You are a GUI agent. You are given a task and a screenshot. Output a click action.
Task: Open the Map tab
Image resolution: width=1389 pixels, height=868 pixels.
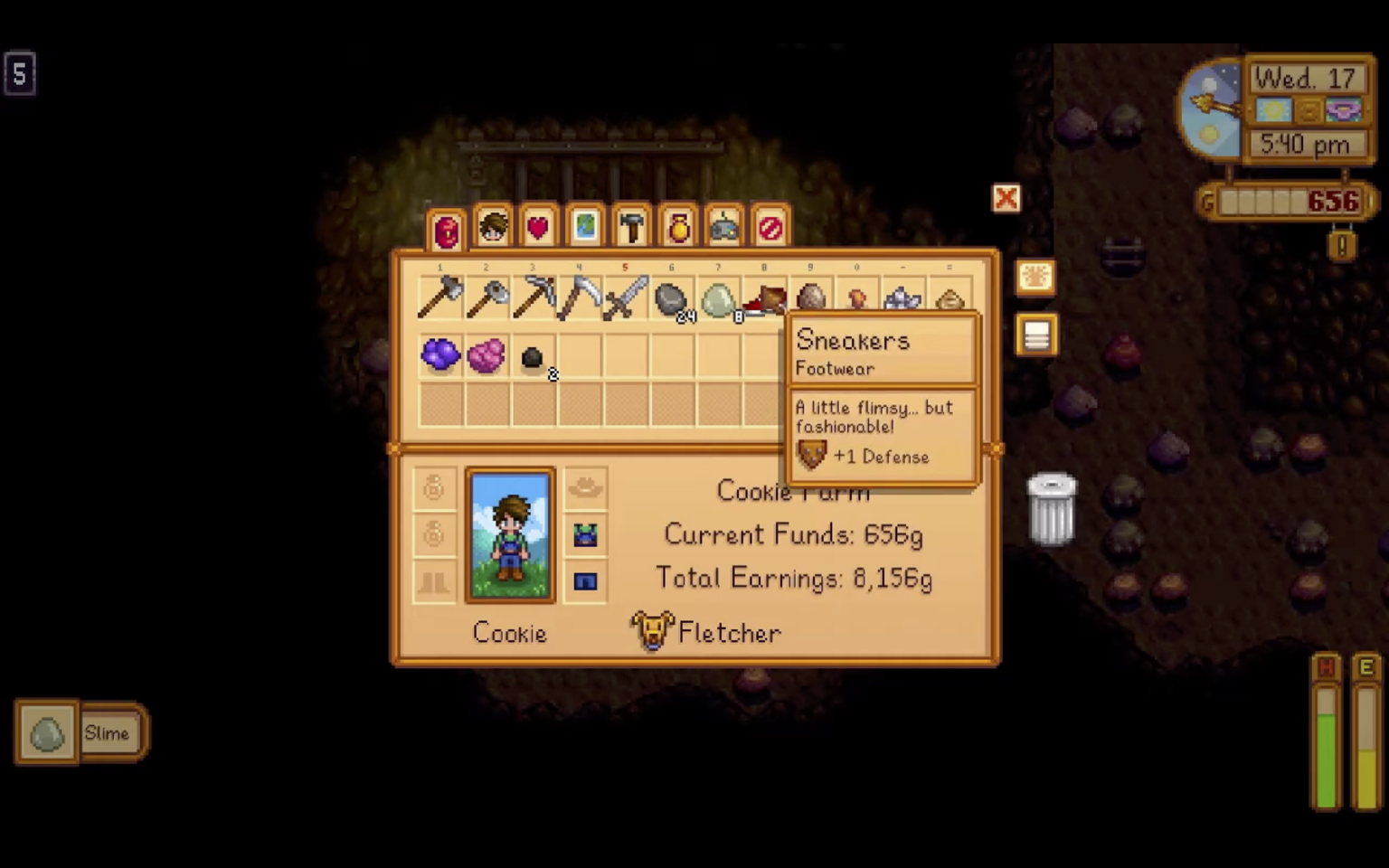point(585,226)
